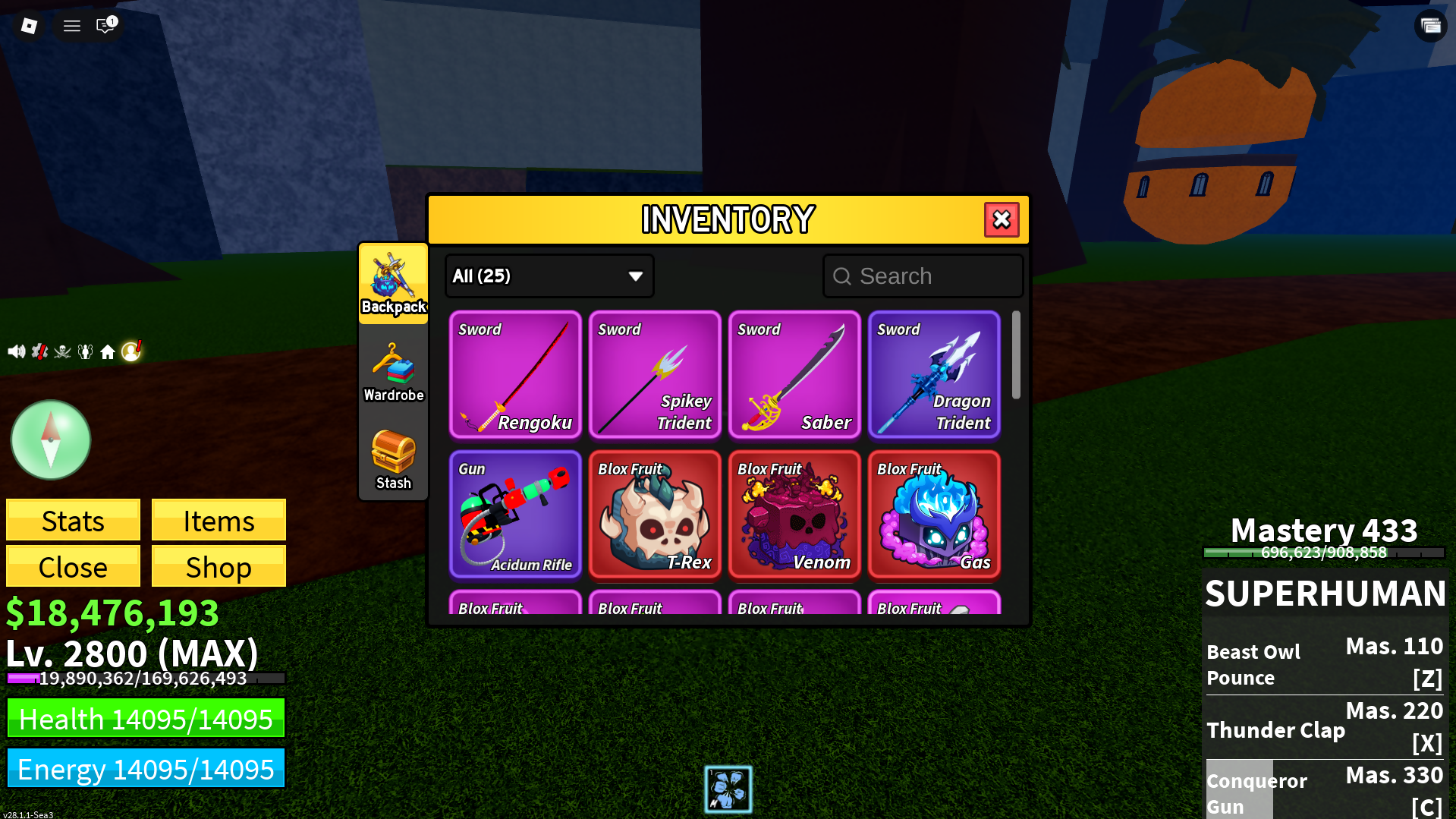Select the blue flower ability hotbar slot

click(728, 789)
